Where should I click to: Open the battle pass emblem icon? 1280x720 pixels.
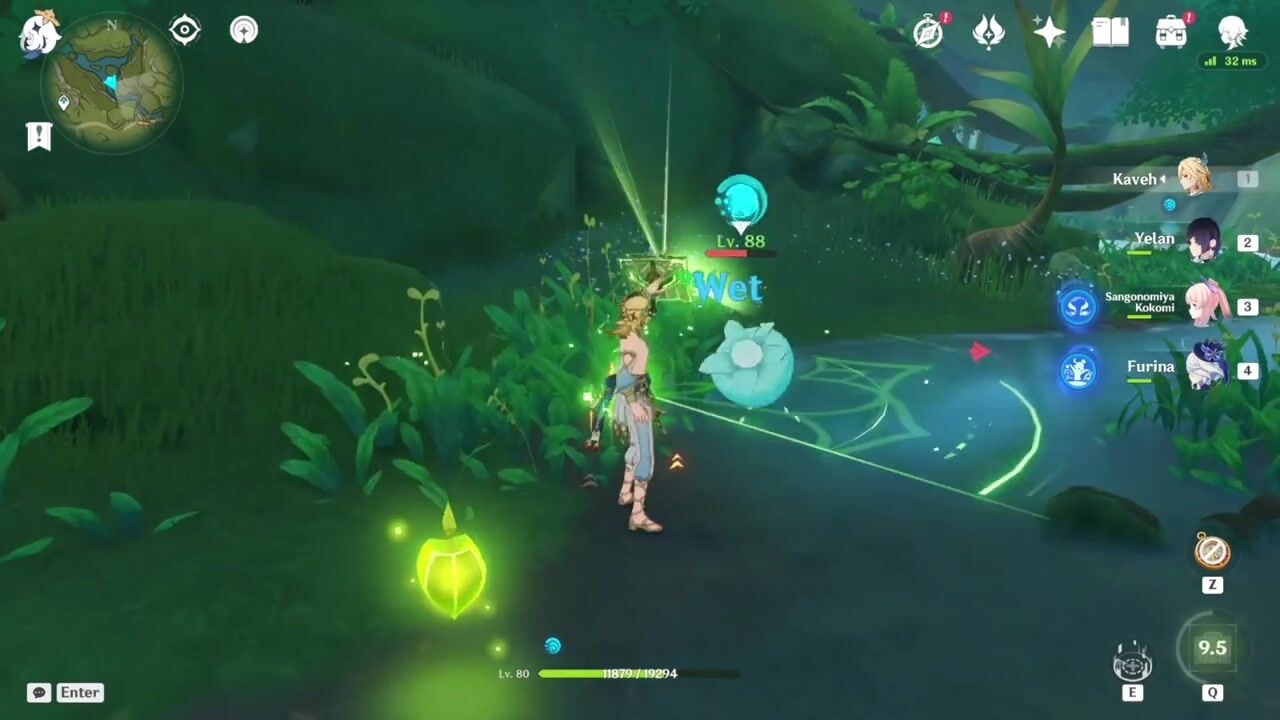(x=988, y=33)
